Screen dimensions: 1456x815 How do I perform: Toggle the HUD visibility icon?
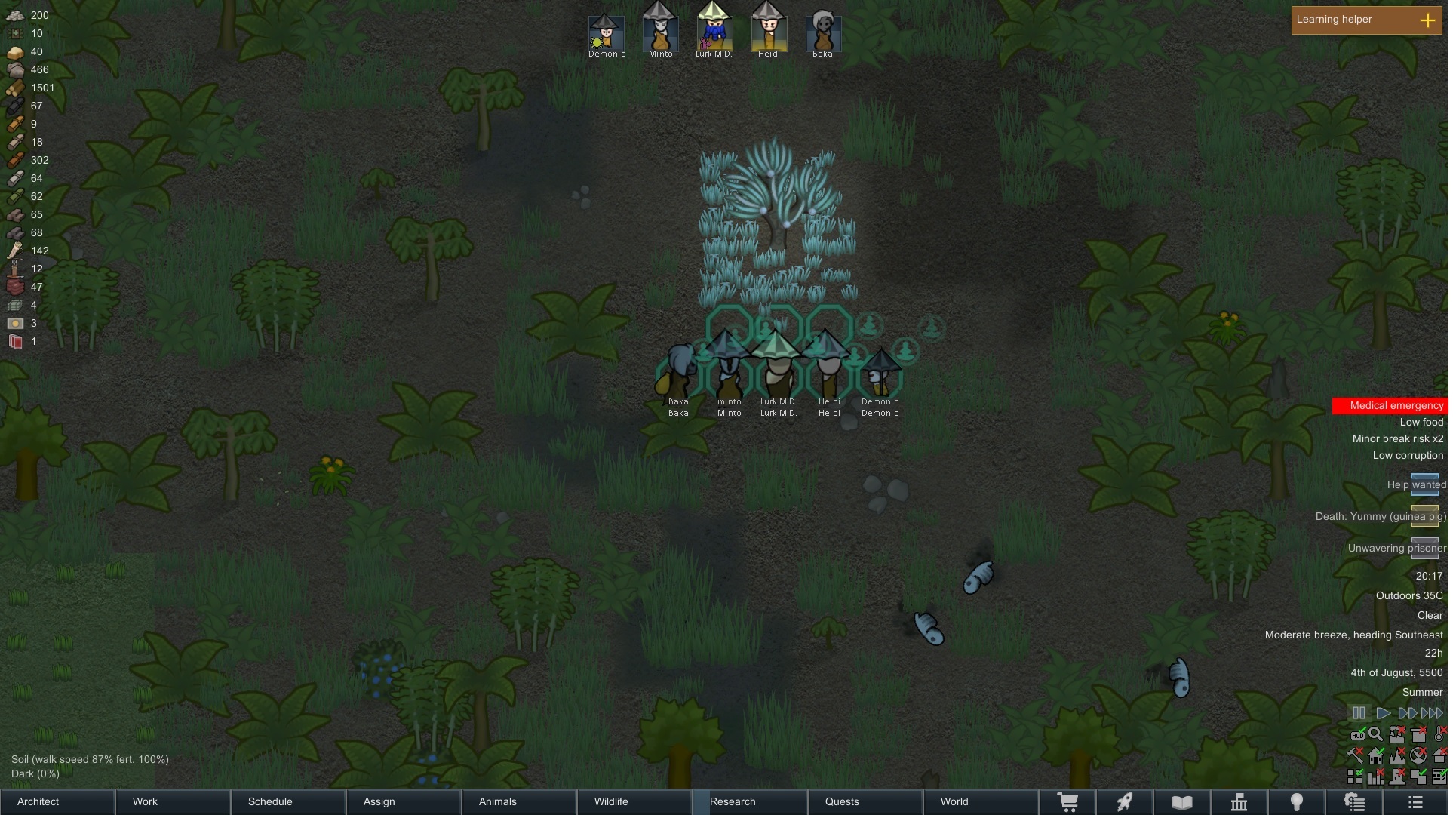point(1357,734)
